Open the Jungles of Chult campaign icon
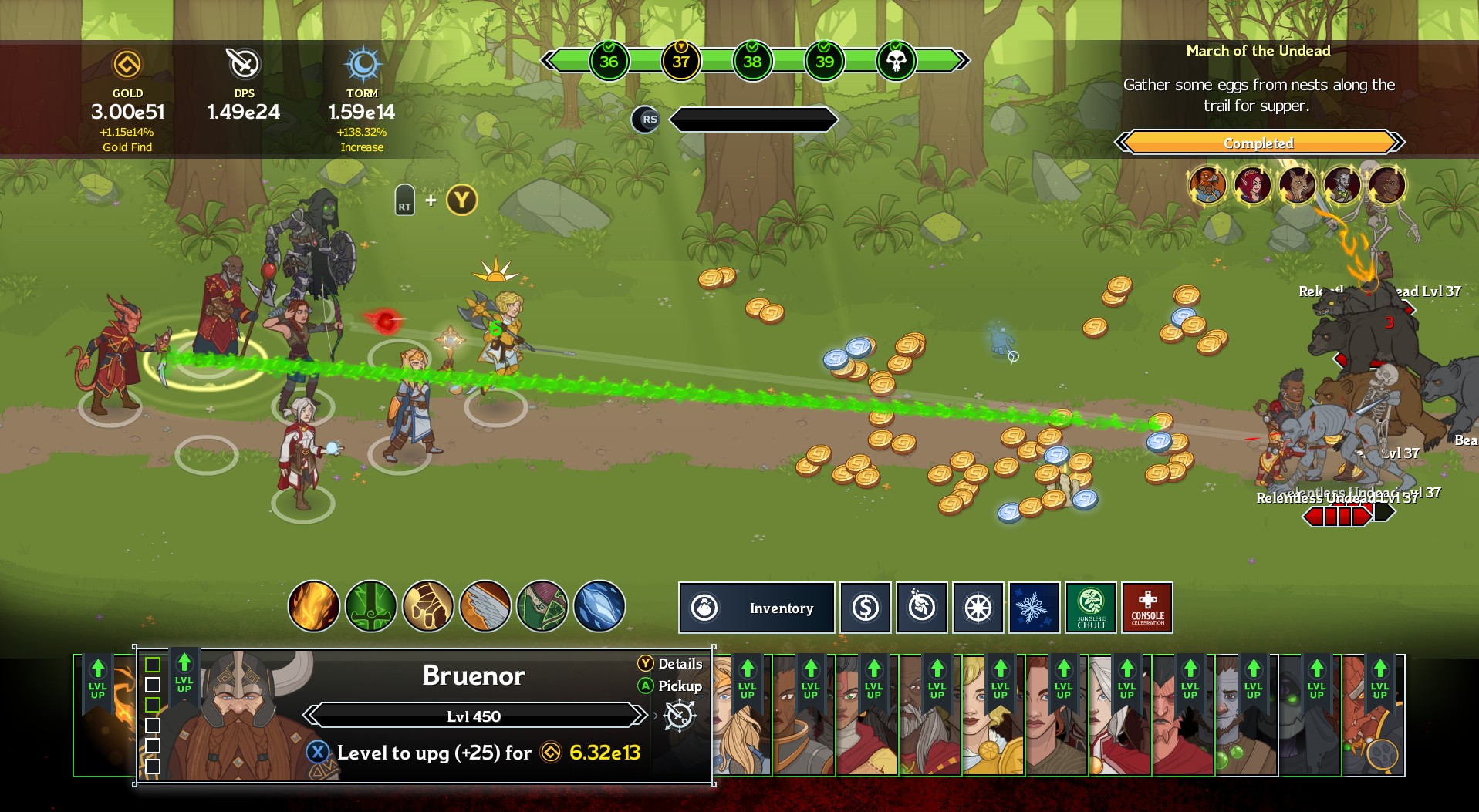This screenshot has width=1479, height=812. 1090,608
